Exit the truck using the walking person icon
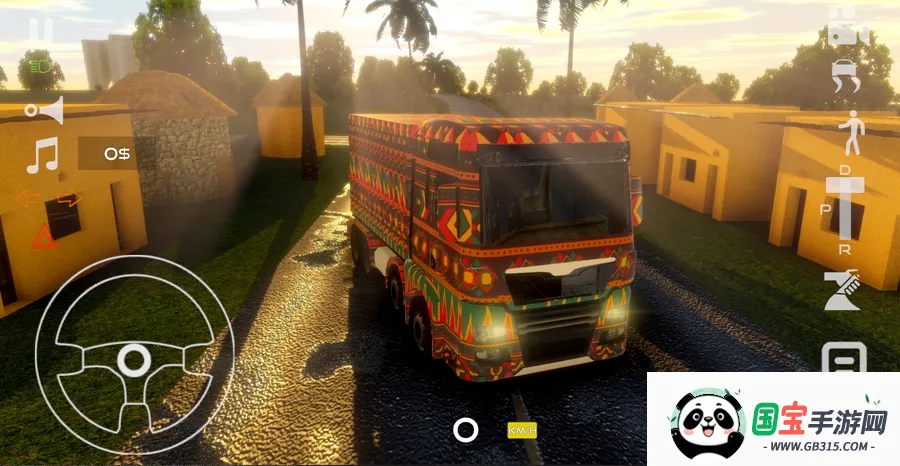Screen dimensions: 900x466 tap(851, 132)
